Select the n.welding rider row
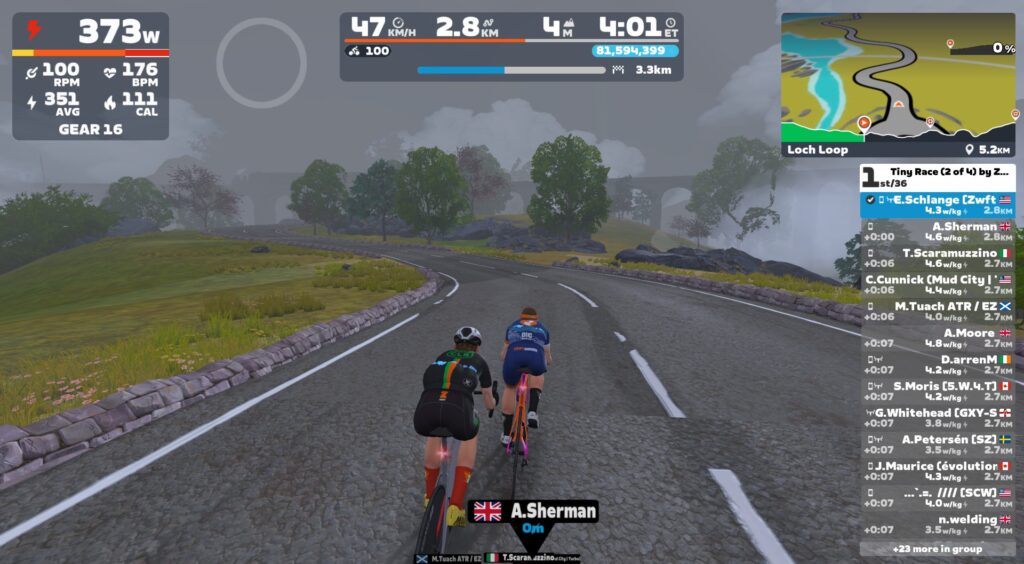Image resolution: width=1024 pixels, height=564 pixels. tap(937, 524)
